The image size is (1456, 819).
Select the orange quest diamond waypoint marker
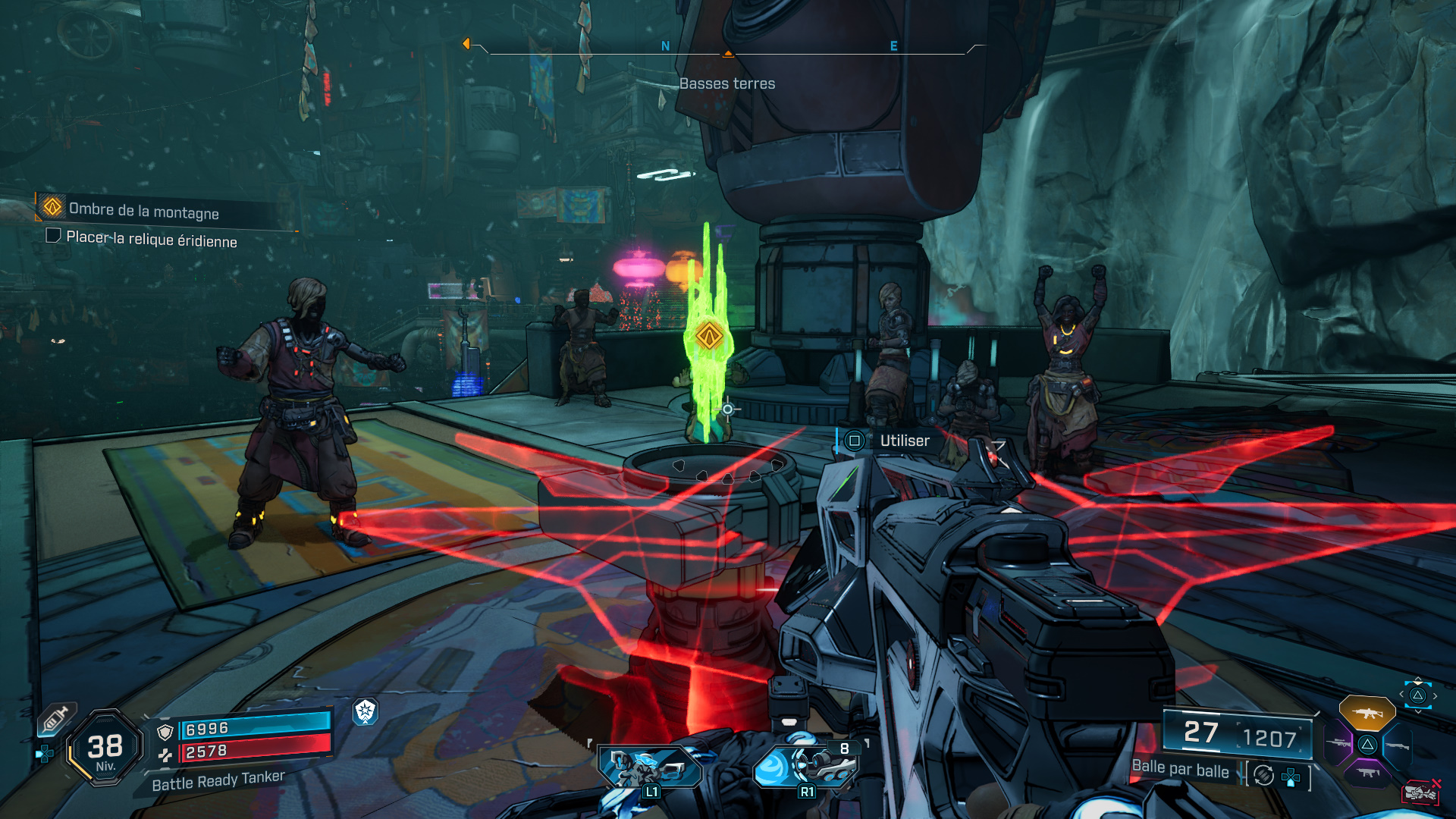(709, 335)
